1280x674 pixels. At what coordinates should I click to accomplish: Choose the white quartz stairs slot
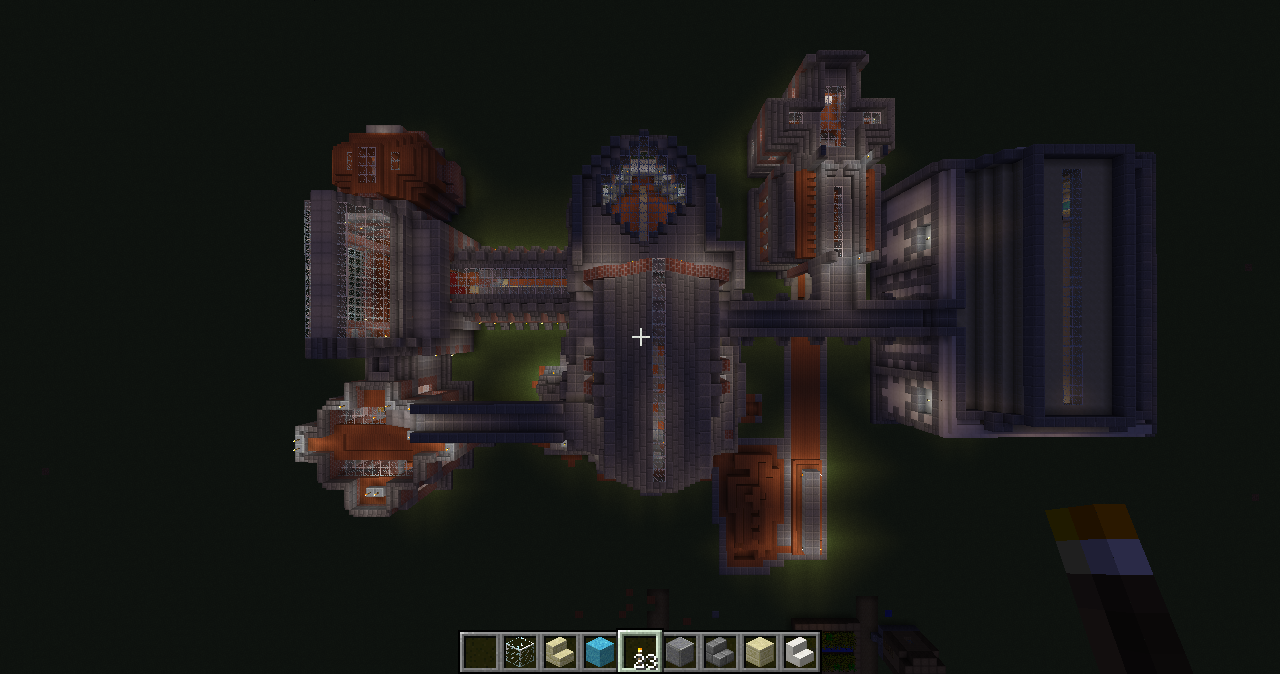(x=800, y=652)
